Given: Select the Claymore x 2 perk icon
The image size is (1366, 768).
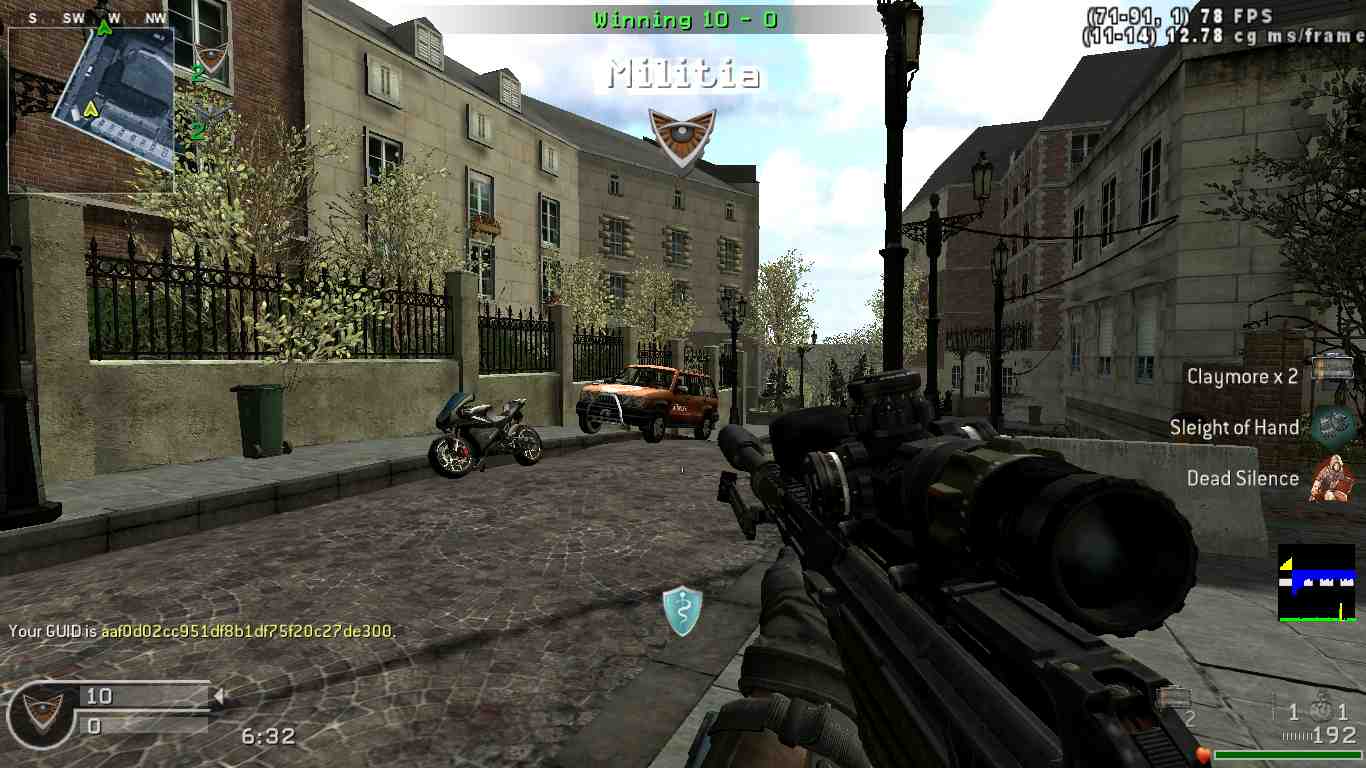Looking at the screenshot, I should tap(1331, 371).
